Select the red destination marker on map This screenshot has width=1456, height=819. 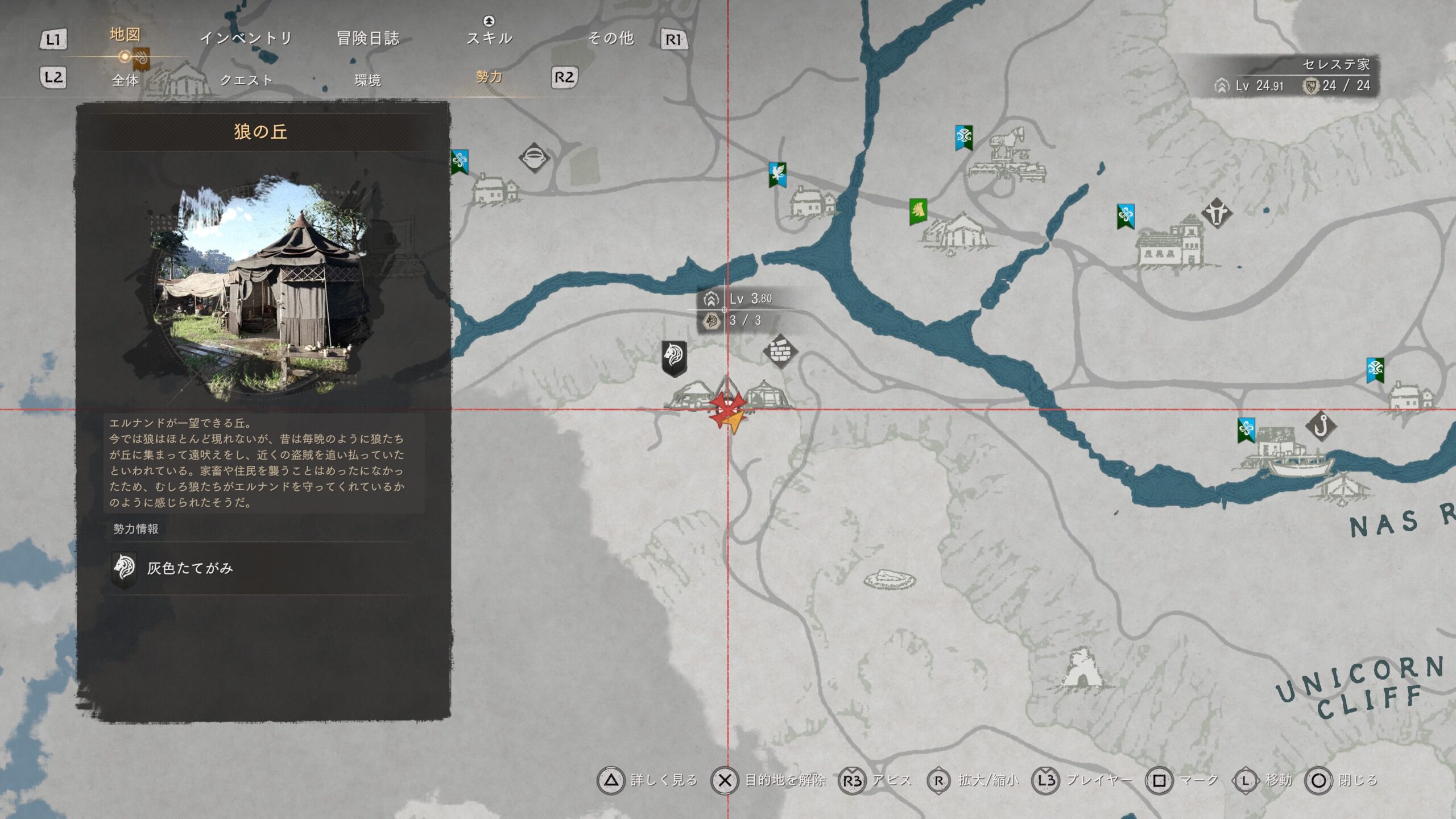[727, 408]
